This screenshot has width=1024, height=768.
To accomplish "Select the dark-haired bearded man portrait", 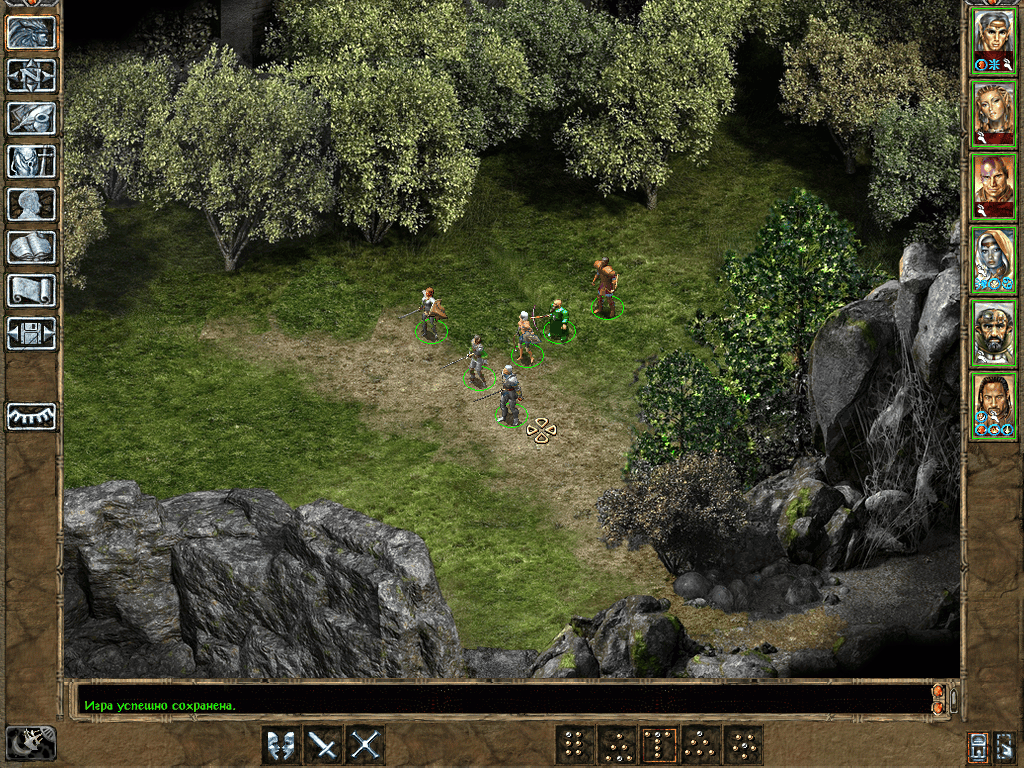I will coord(993,406).
